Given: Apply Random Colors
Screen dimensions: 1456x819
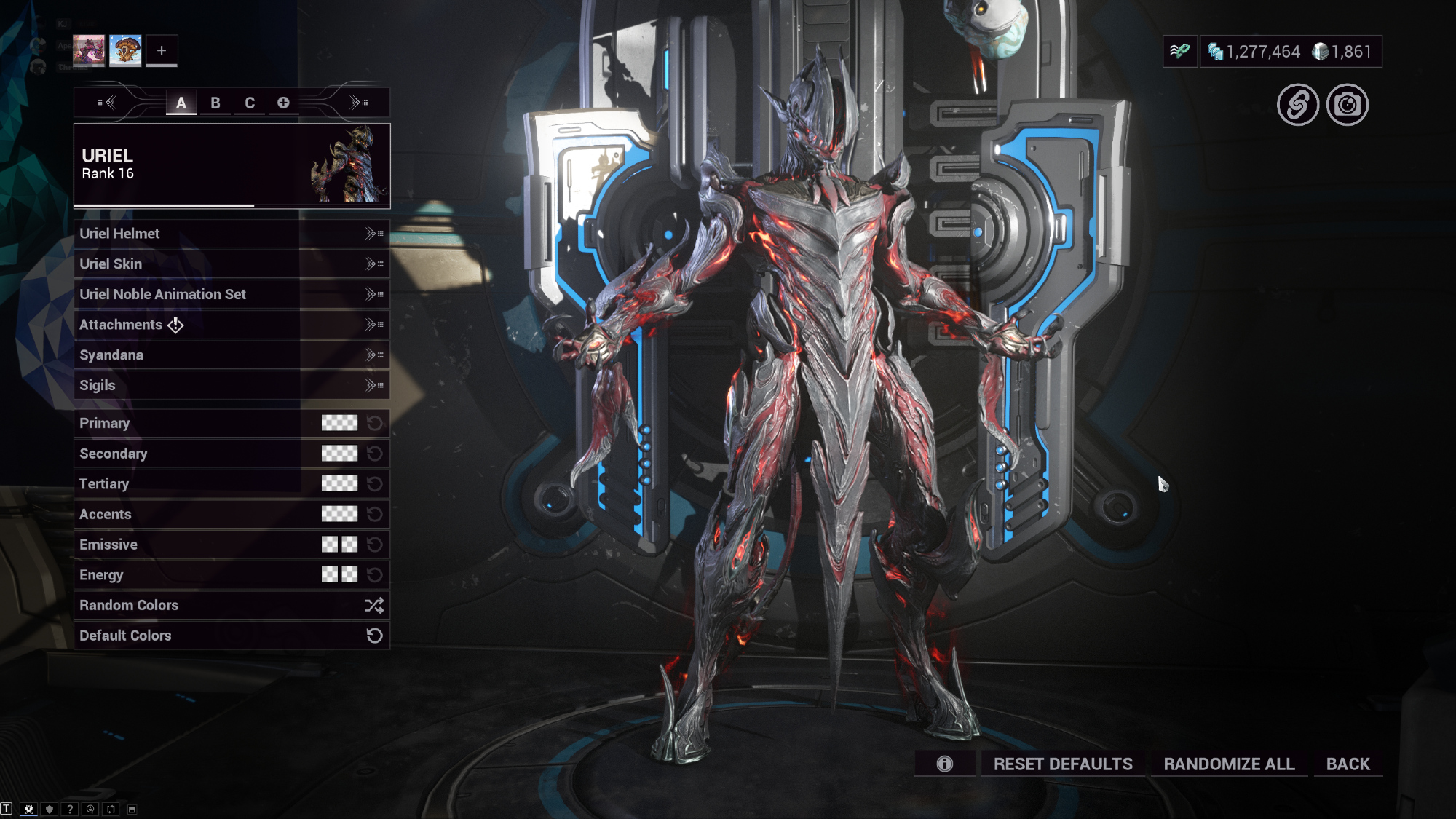Looking at the screenshot, I should tap(231, 606).
